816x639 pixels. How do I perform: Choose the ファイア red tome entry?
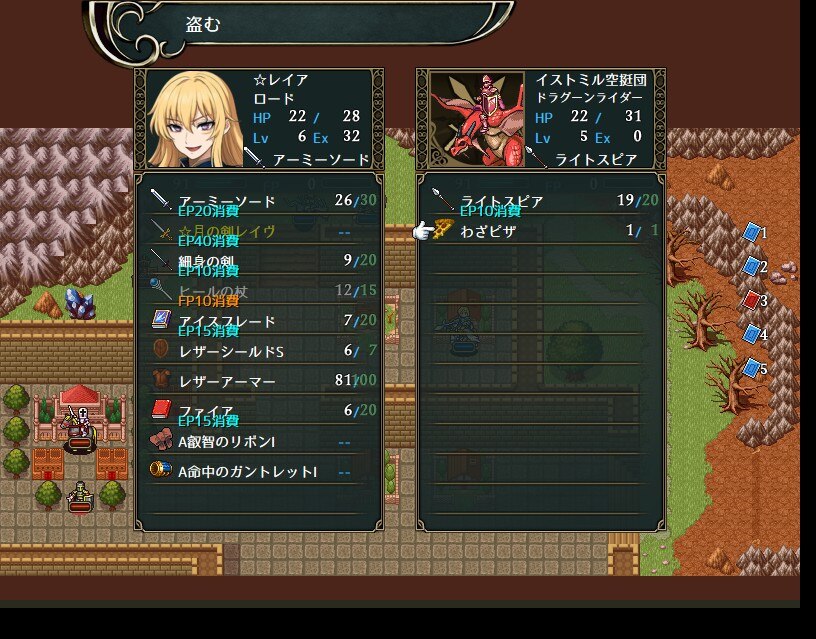[x=260, y=411]
